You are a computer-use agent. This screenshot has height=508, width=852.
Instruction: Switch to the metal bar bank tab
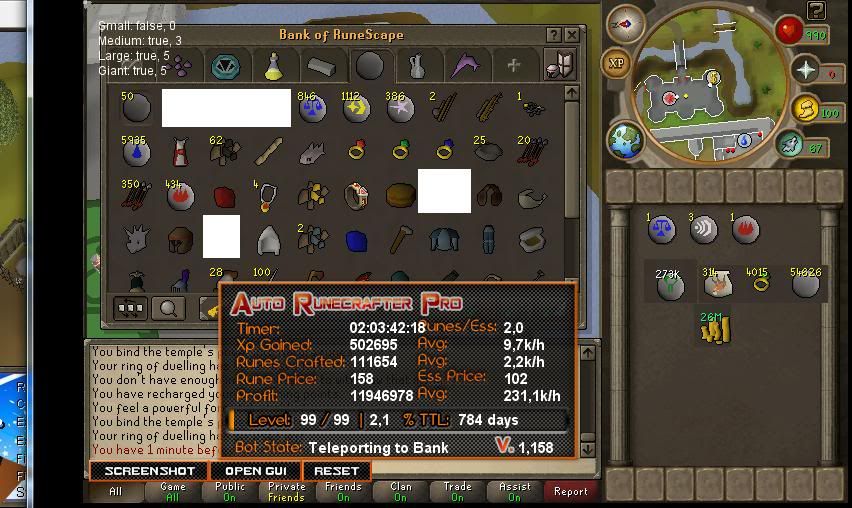320,67
